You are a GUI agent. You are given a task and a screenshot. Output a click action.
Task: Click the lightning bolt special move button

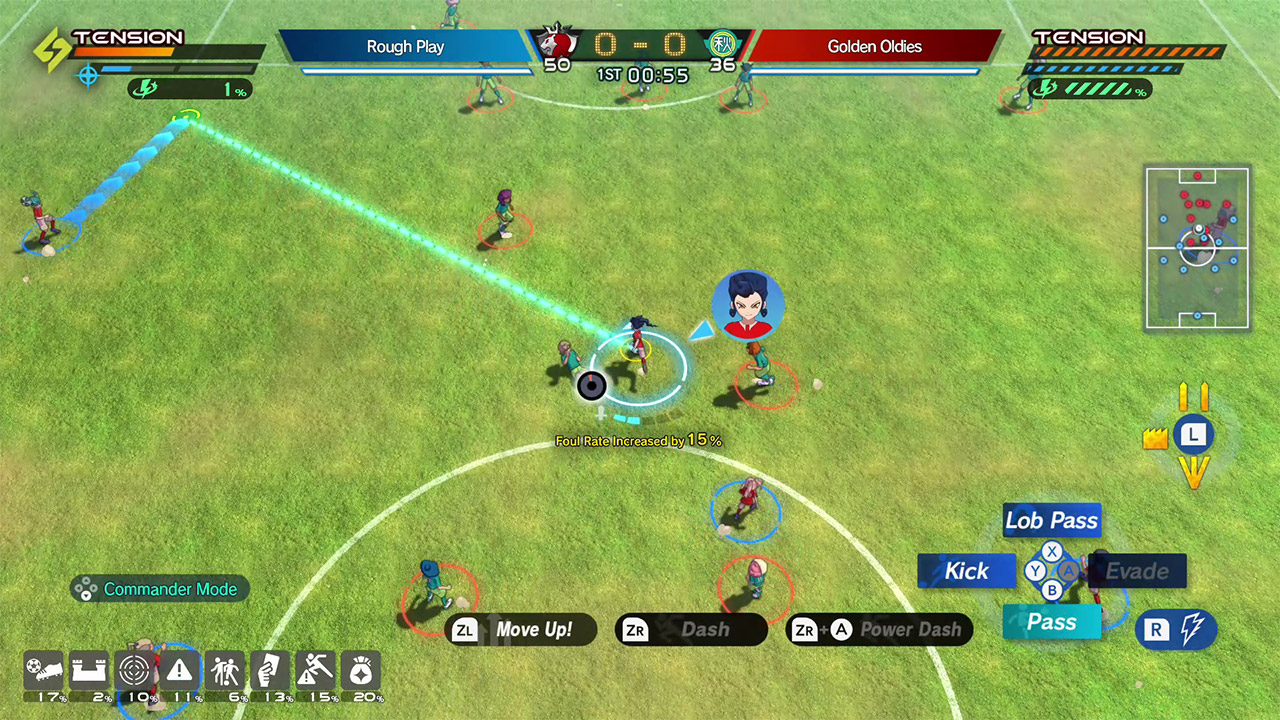pyautogui.click(x=1177, y=630)
